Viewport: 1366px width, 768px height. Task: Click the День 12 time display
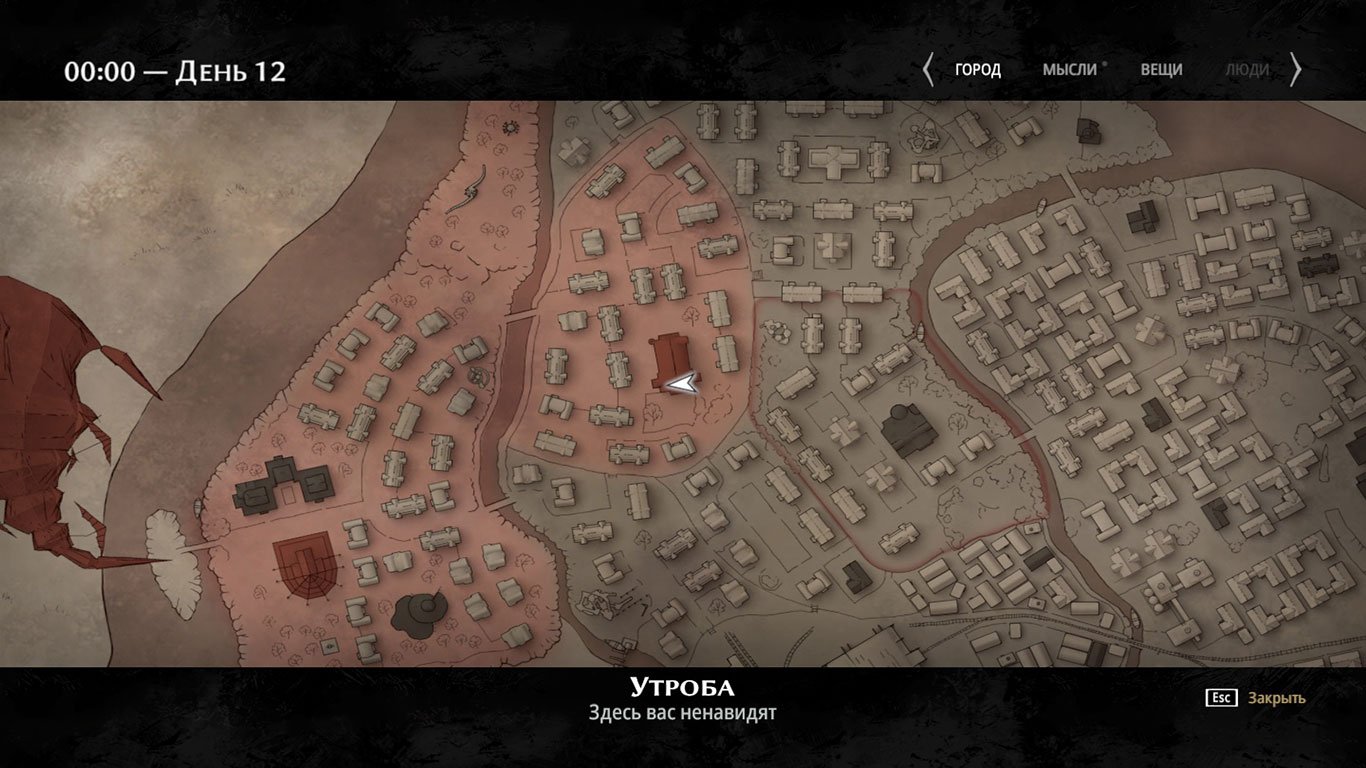point(176,70)
